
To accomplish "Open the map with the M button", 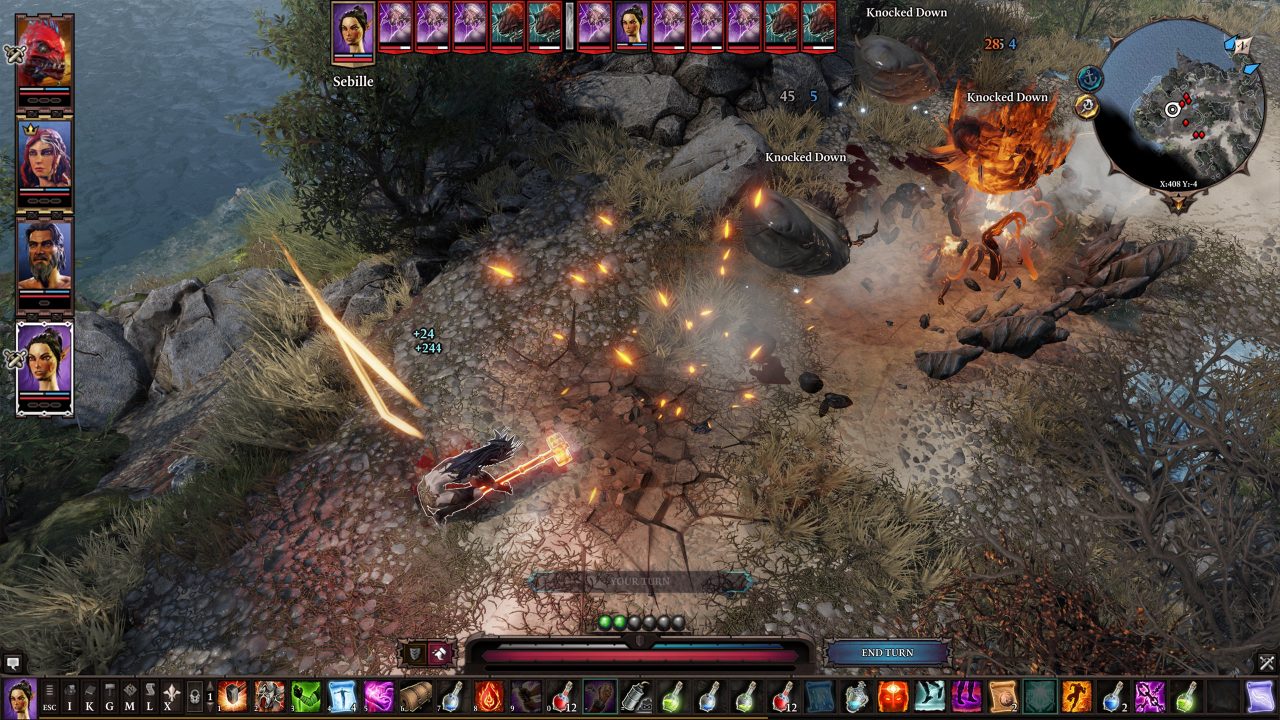I will [x=129, y=696].
